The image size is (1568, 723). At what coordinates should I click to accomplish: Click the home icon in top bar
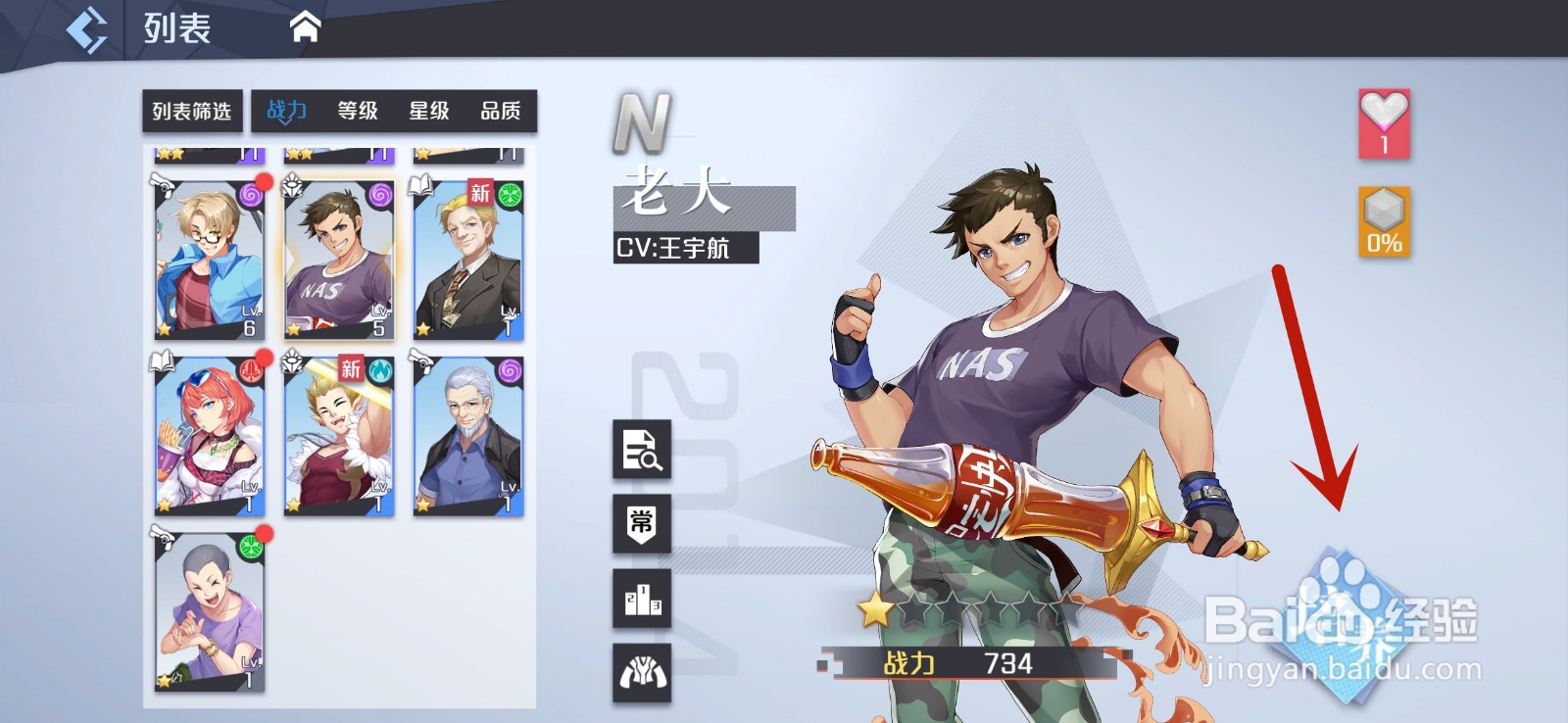point(307,26)
